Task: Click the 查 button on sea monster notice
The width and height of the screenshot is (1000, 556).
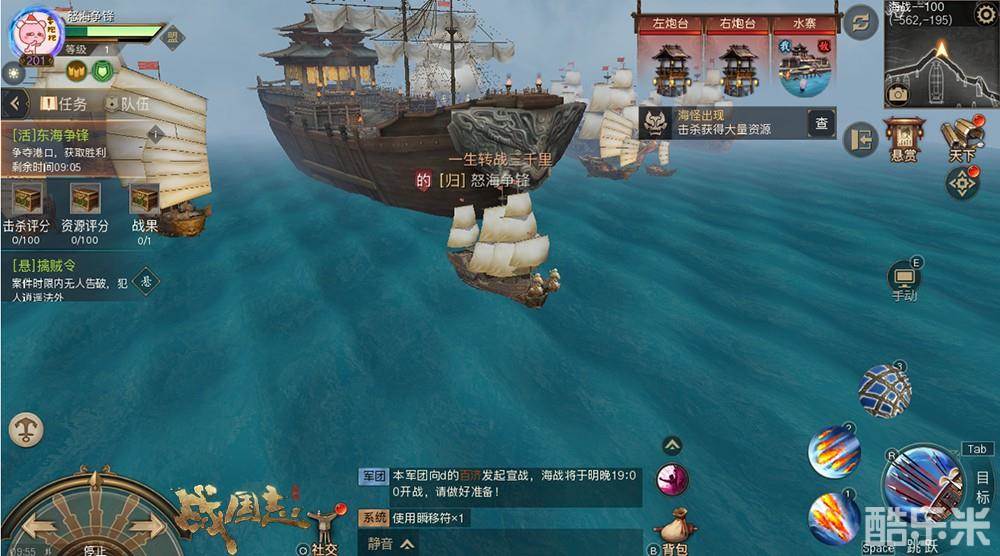Action: 821,123
